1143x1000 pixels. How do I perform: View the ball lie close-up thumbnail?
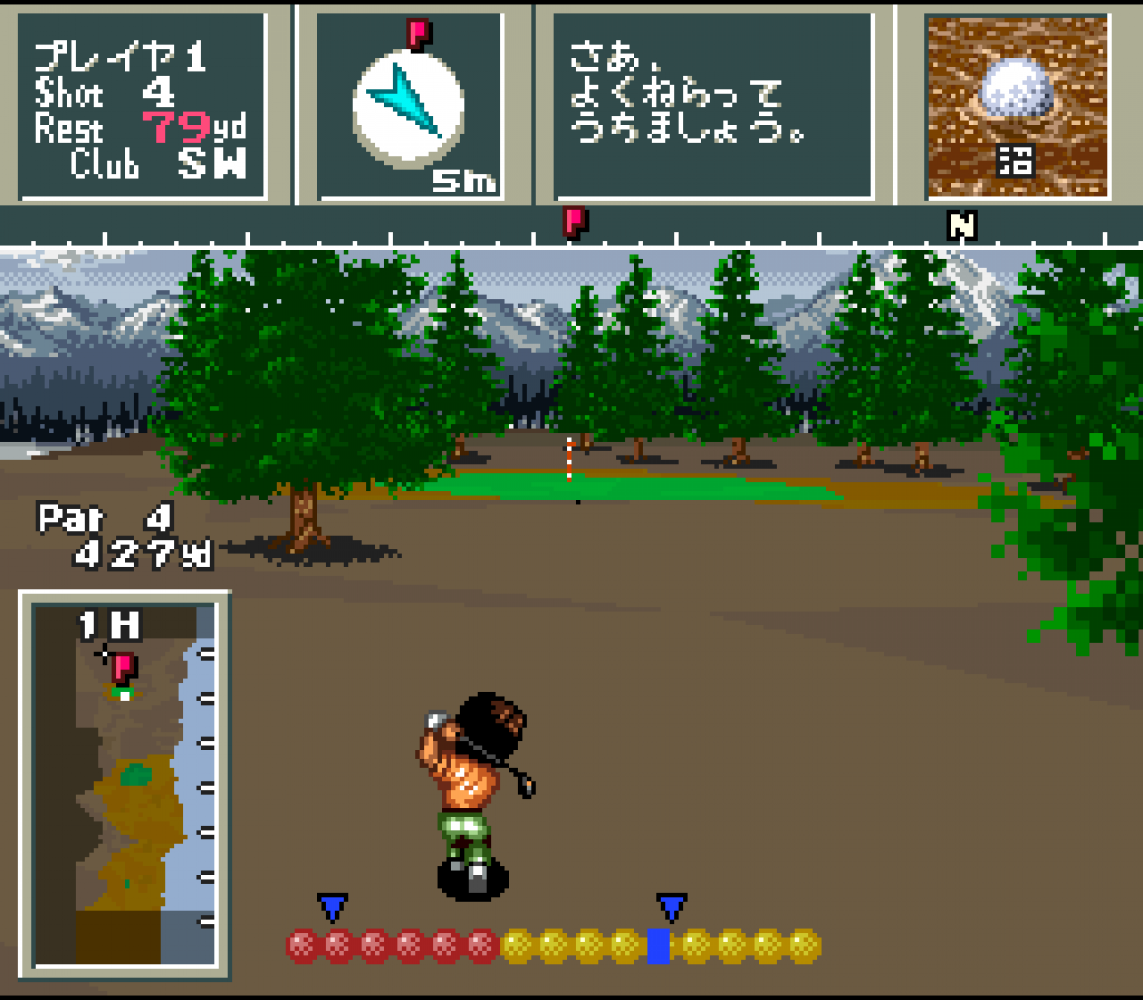click(x=1016, y=105)
